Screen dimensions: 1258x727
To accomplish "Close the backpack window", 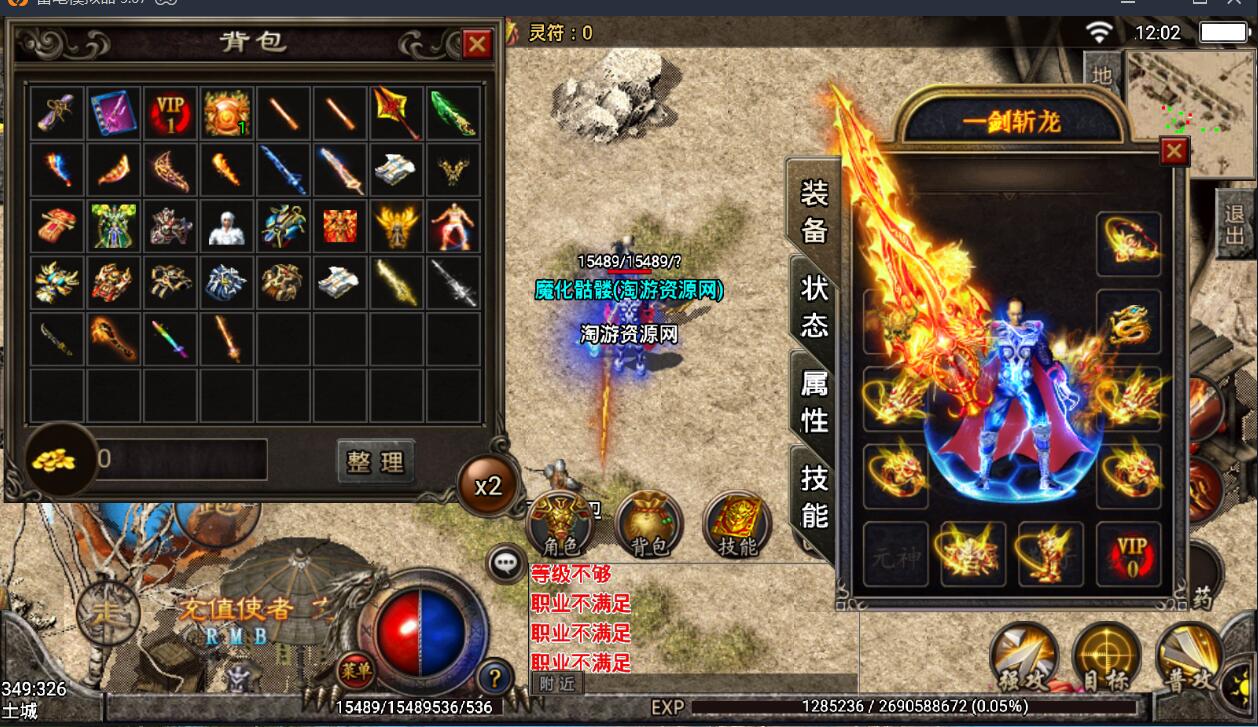I will click(477, 44).
